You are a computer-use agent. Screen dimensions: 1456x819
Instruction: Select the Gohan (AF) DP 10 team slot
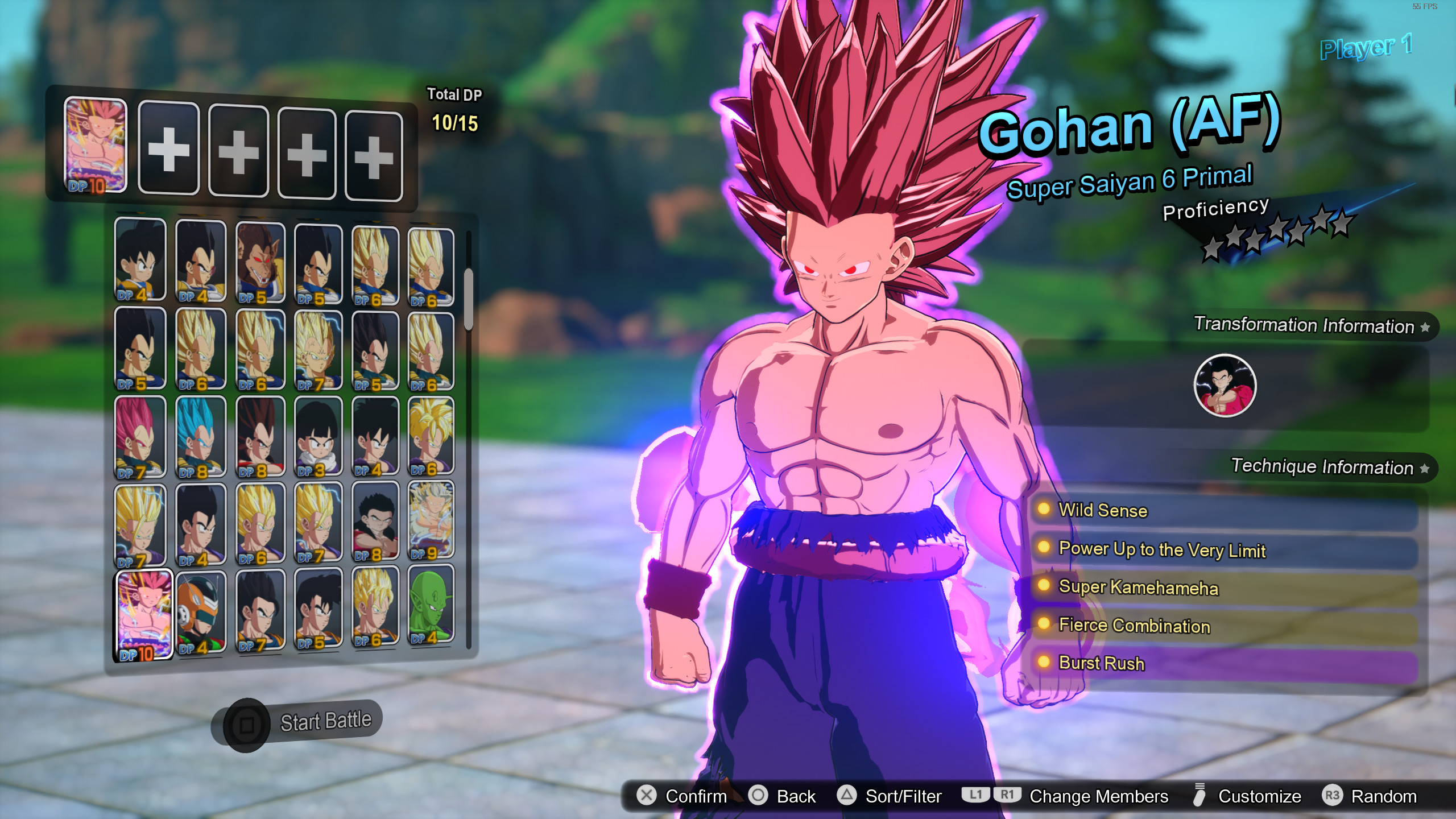click(96, 145)
